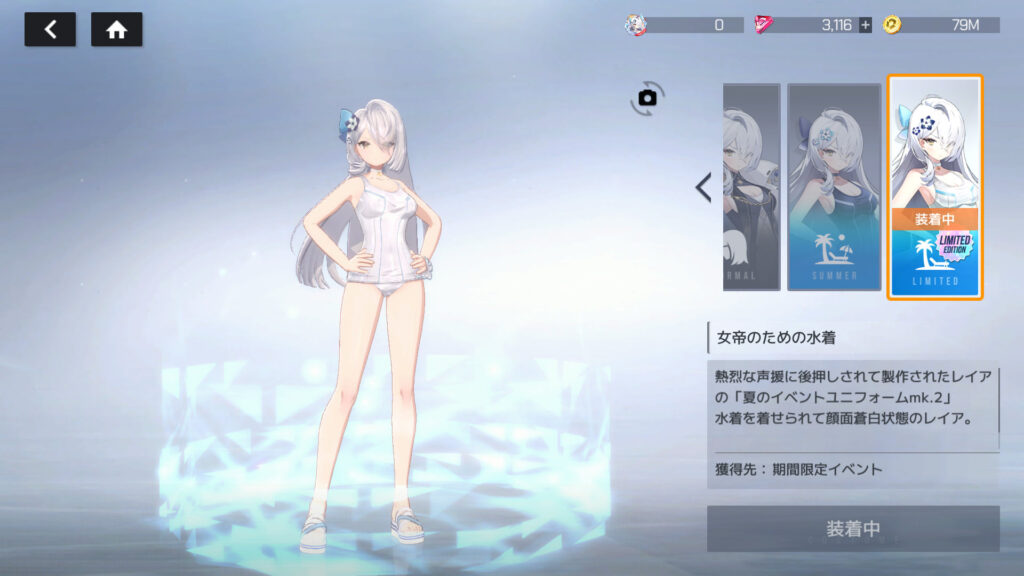Go back with the arrow button
The height and width of the screenshot is (576, 1024).
[50, 30]
